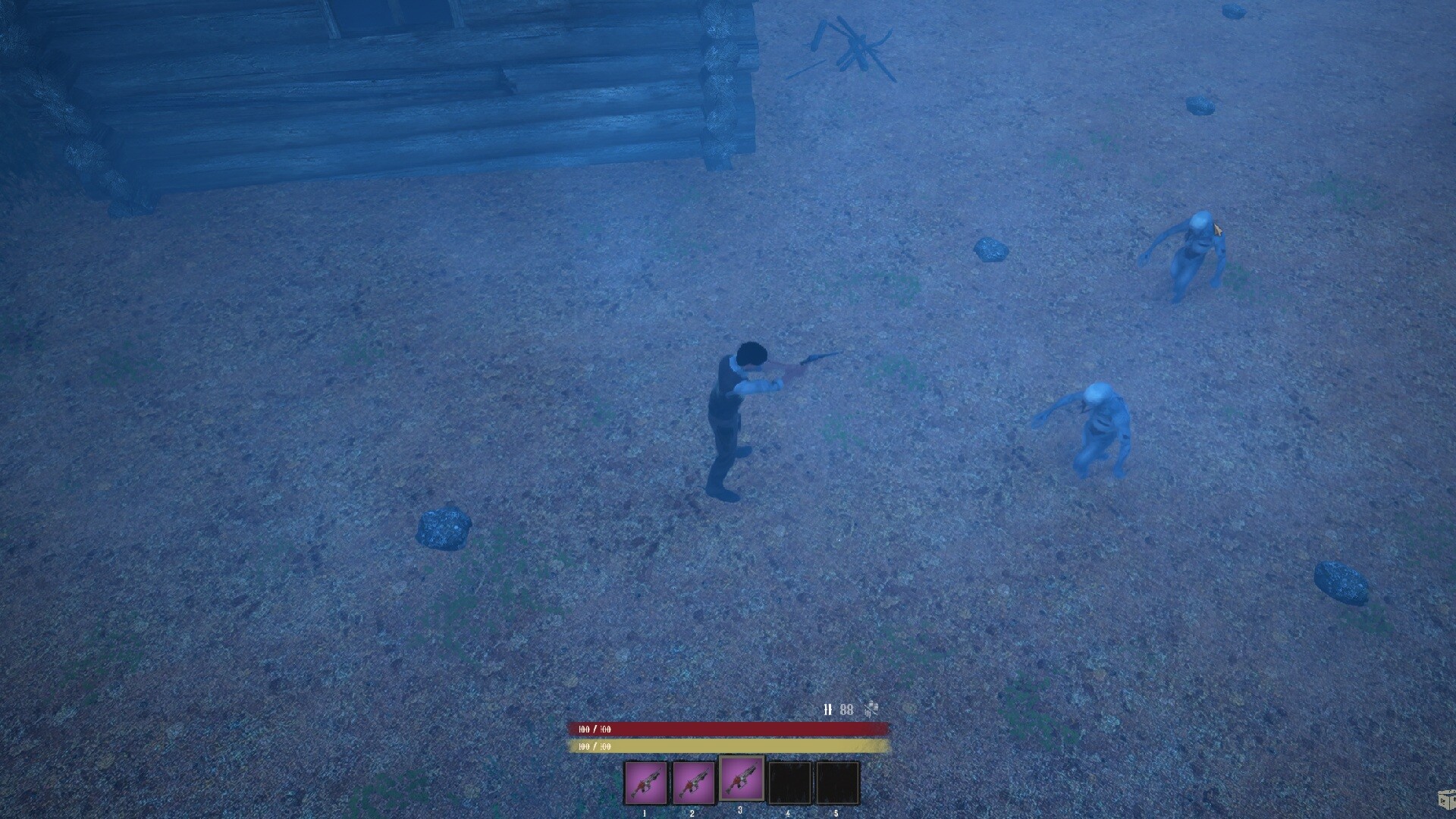The width and height of the screenshot is (1456, 819).
Task: Click the ammo count number 88
Action: pyautogui.click(x=849, y=711)
